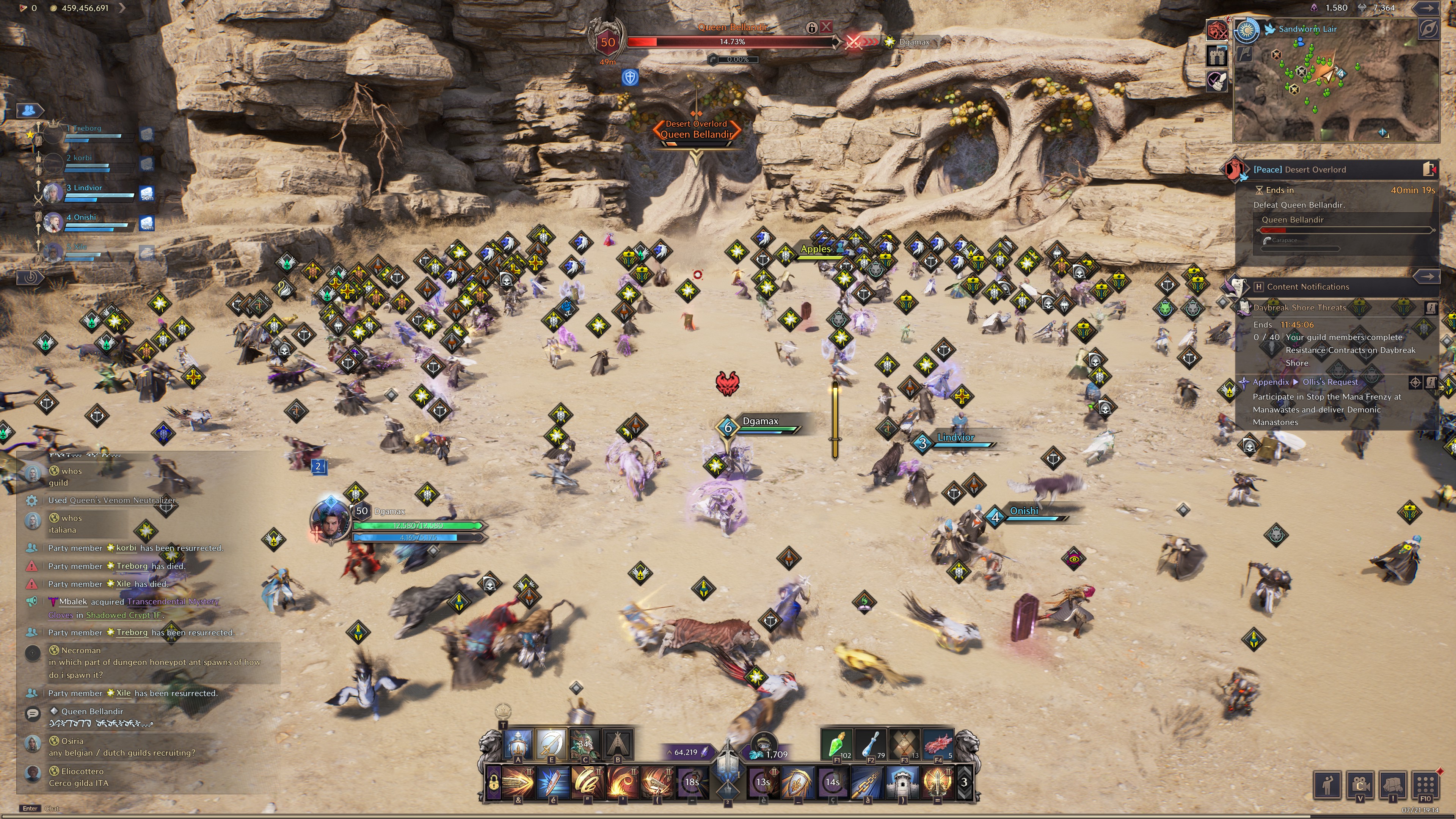Toggle the minimap compass button
Image resolution: width=1456 pixels, height=819 pixels.
(1428, 29)
